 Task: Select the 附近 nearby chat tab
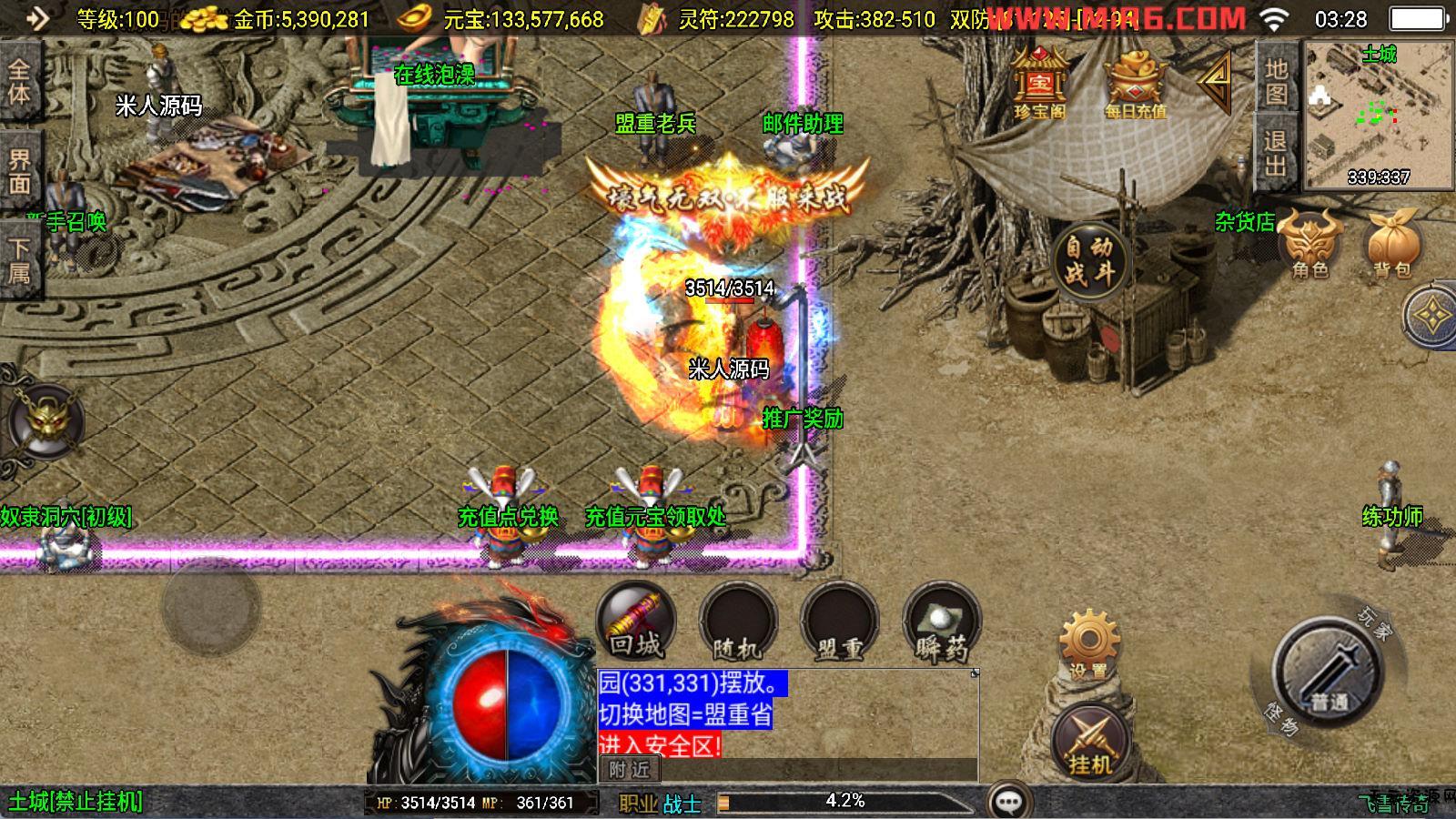pyautogui.click(x=629, y=770)
